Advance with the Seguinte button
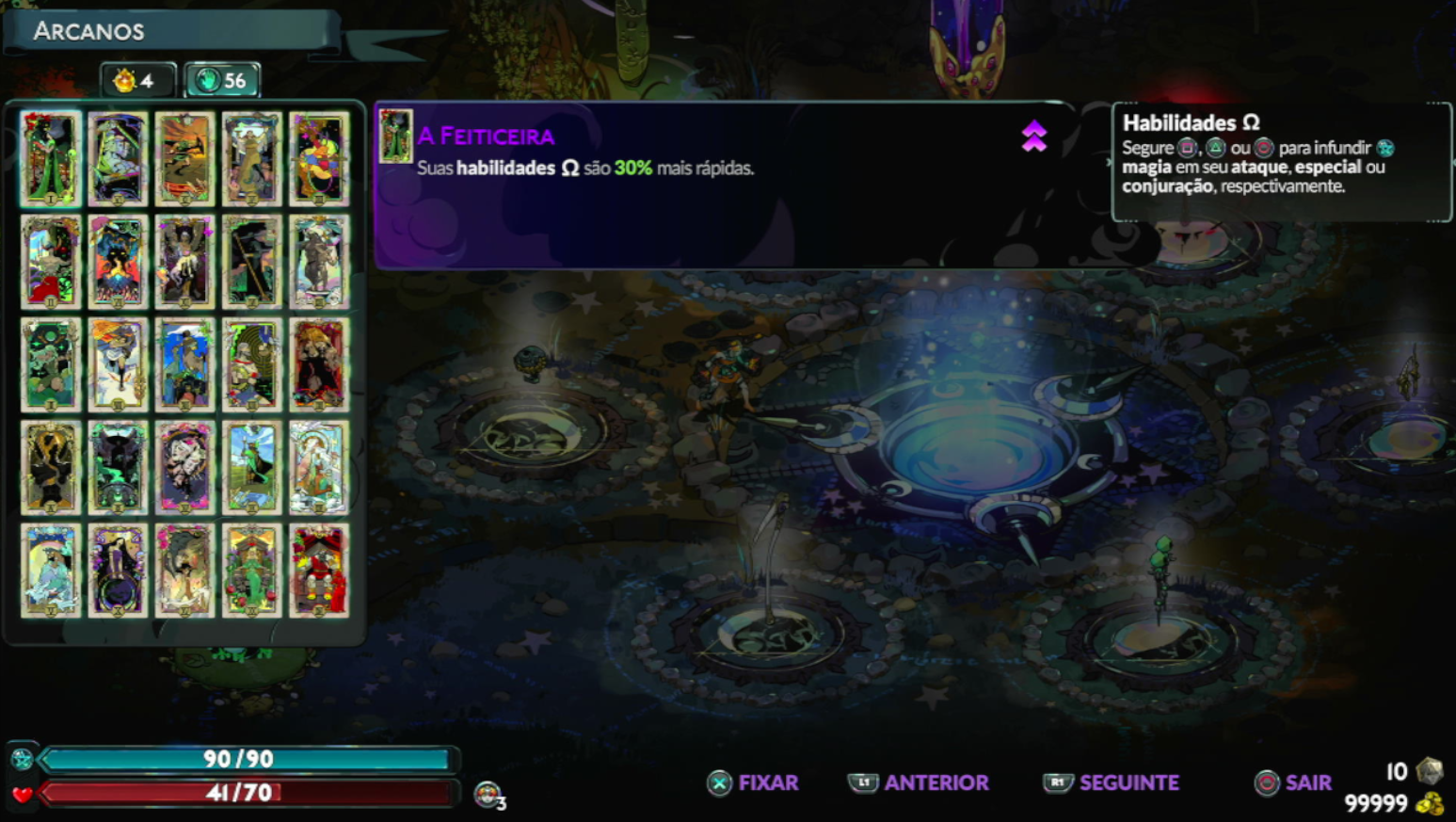1456x822 pixels. point(1112,782)
